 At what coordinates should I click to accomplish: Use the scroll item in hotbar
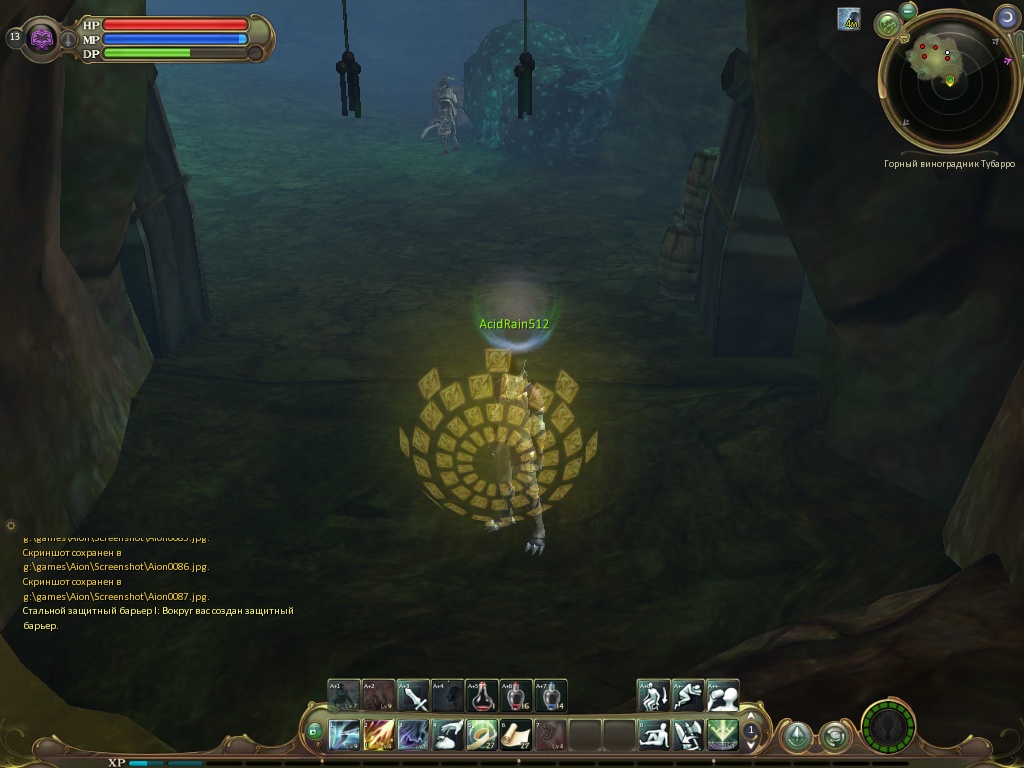(516, 735)
